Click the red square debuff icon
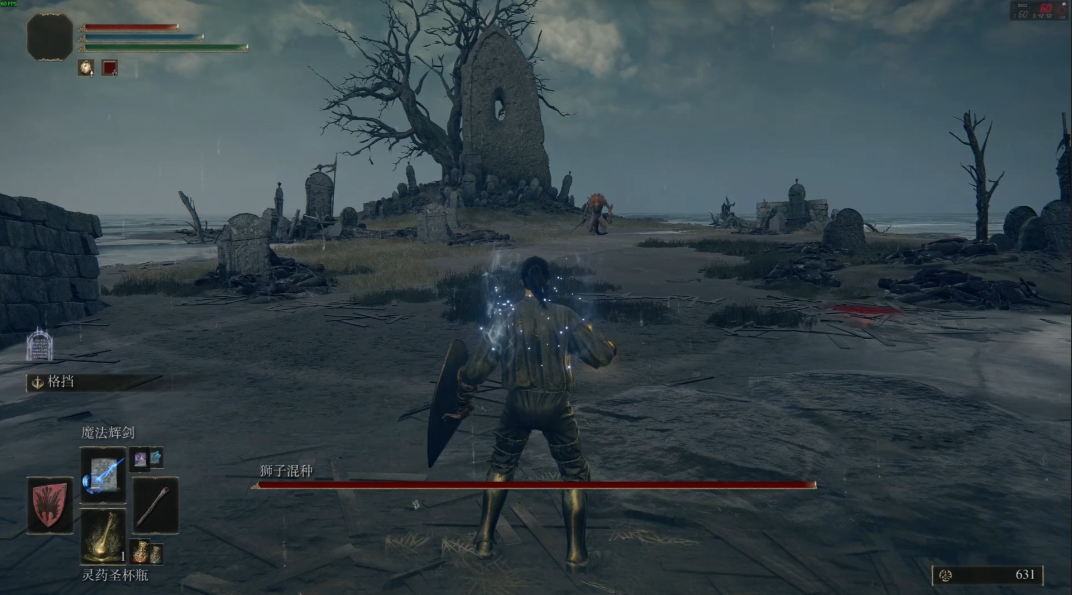Screen dimensions: 1072x595 (x=109, y=68)
